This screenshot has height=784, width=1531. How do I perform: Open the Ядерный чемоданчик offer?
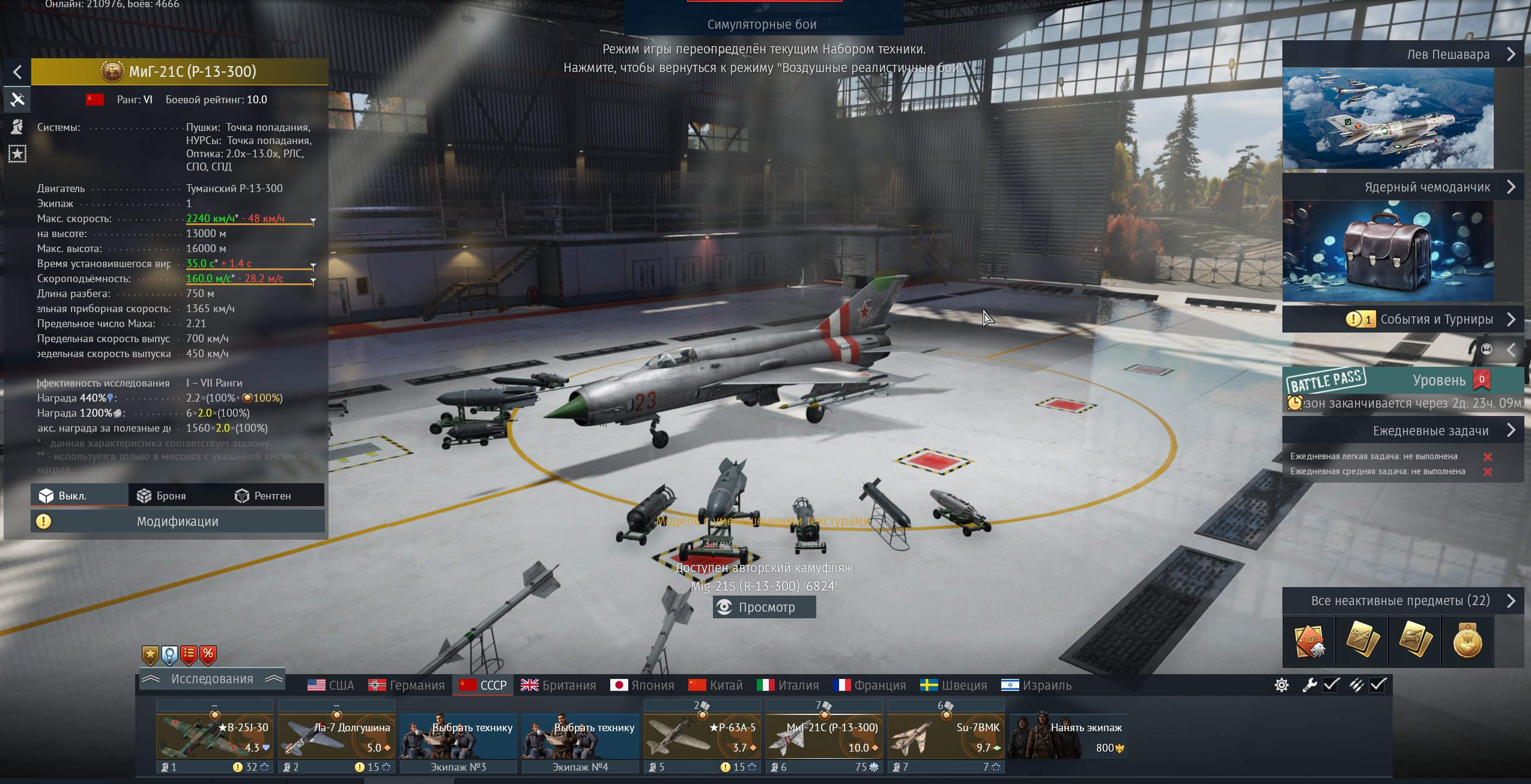click(1402, 187)
